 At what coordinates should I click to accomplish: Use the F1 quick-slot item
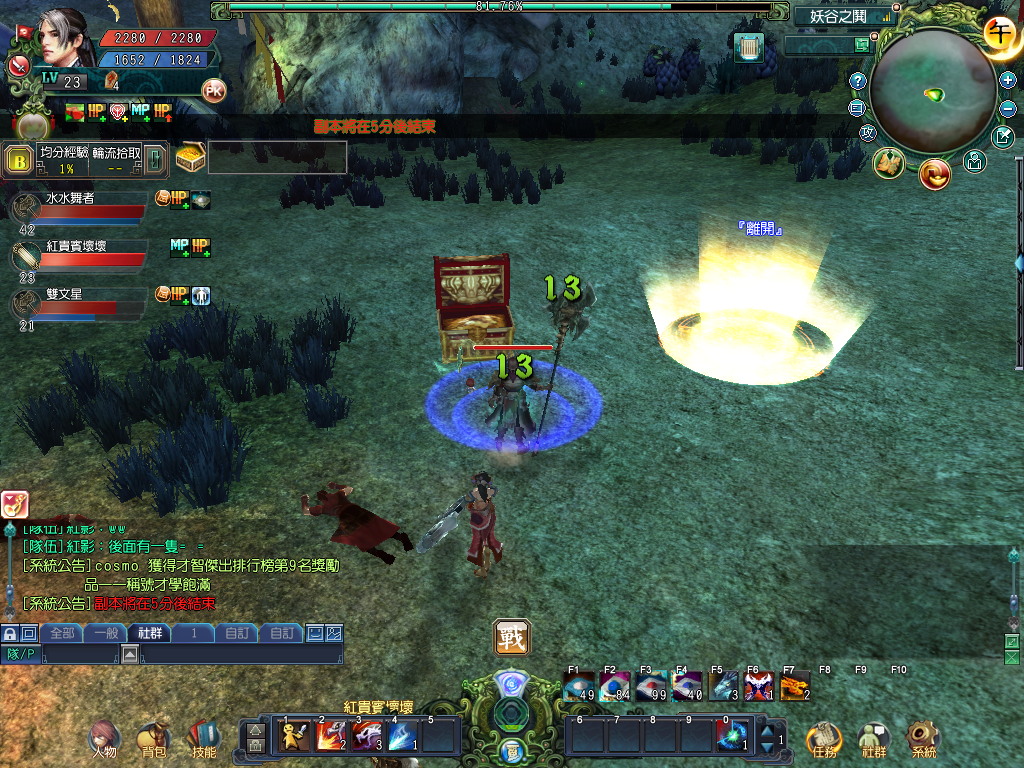click(579, 686)
